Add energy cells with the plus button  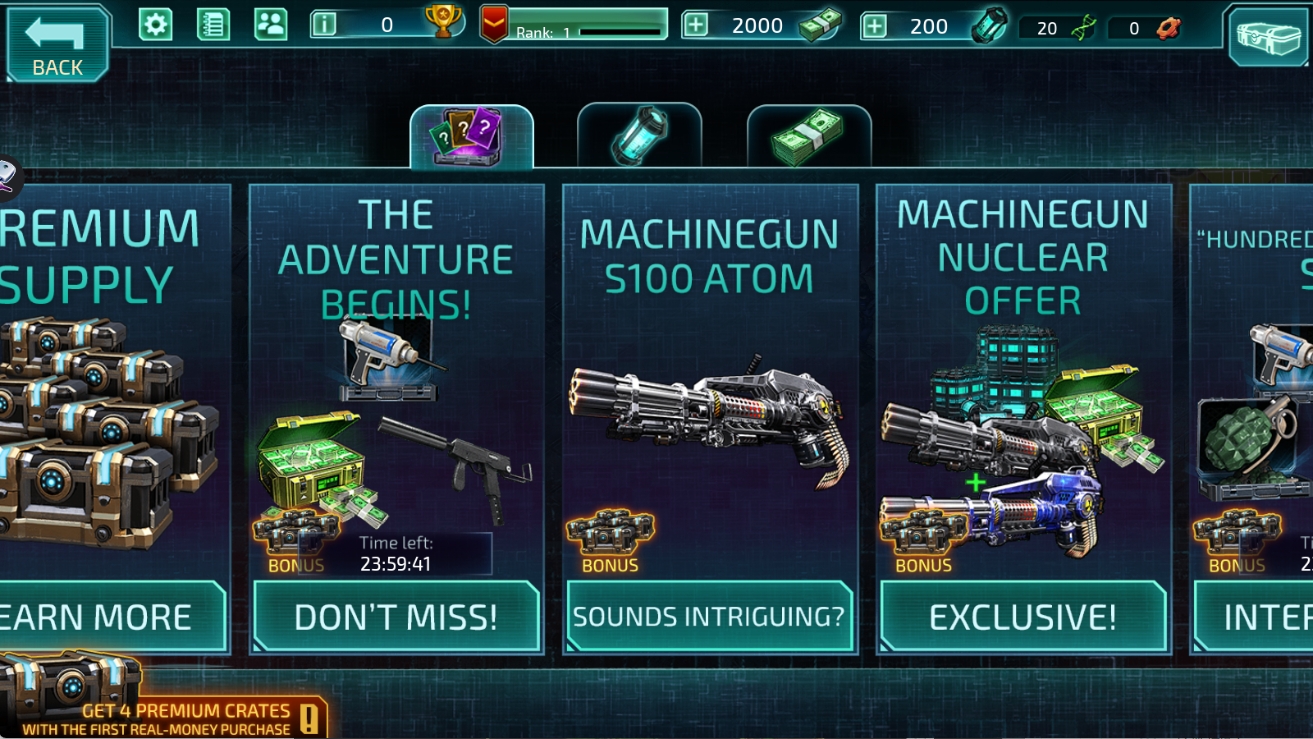(874, 26)
